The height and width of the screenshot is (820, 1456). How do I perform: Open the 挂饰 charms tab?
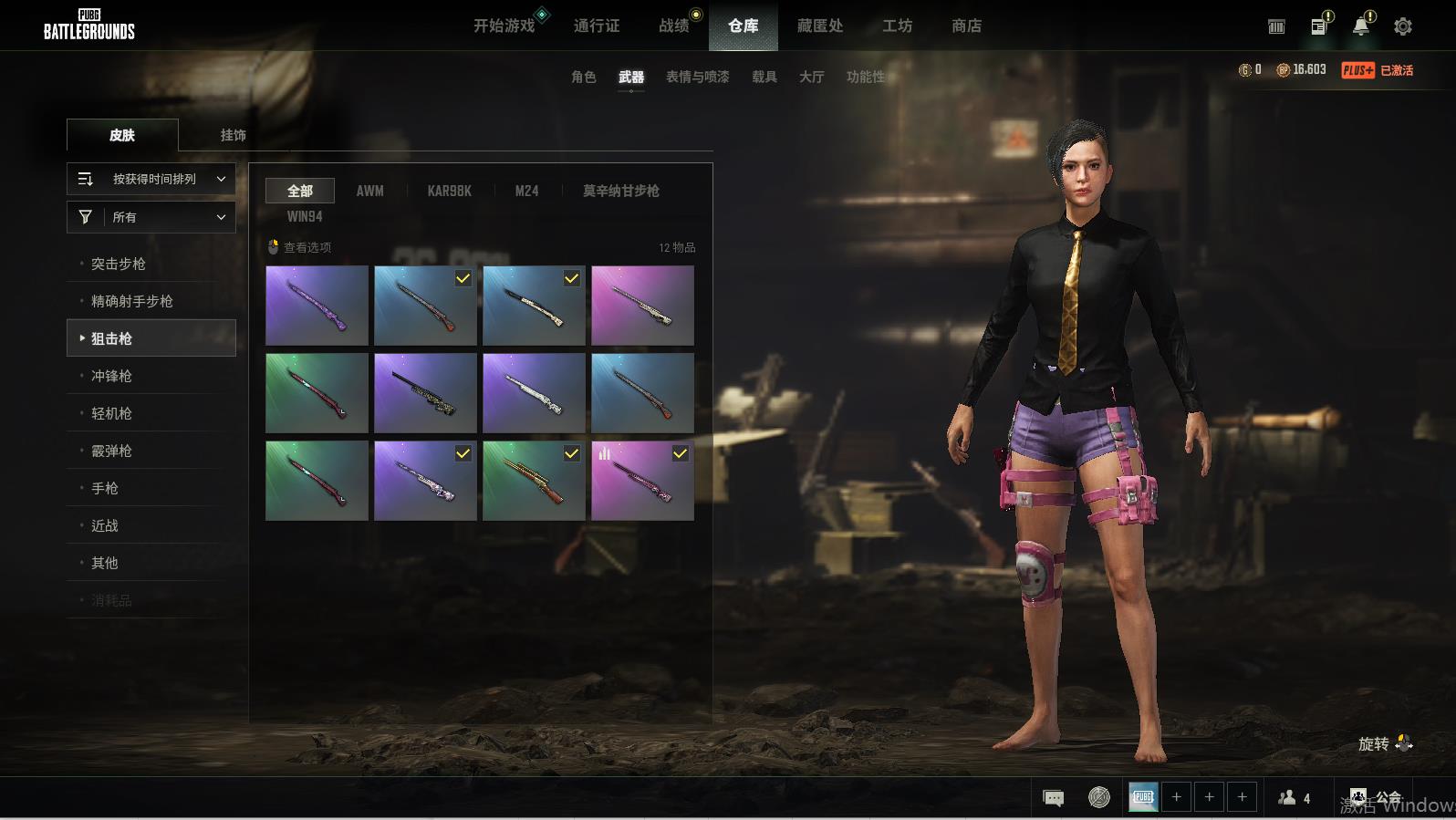point(233,135)
